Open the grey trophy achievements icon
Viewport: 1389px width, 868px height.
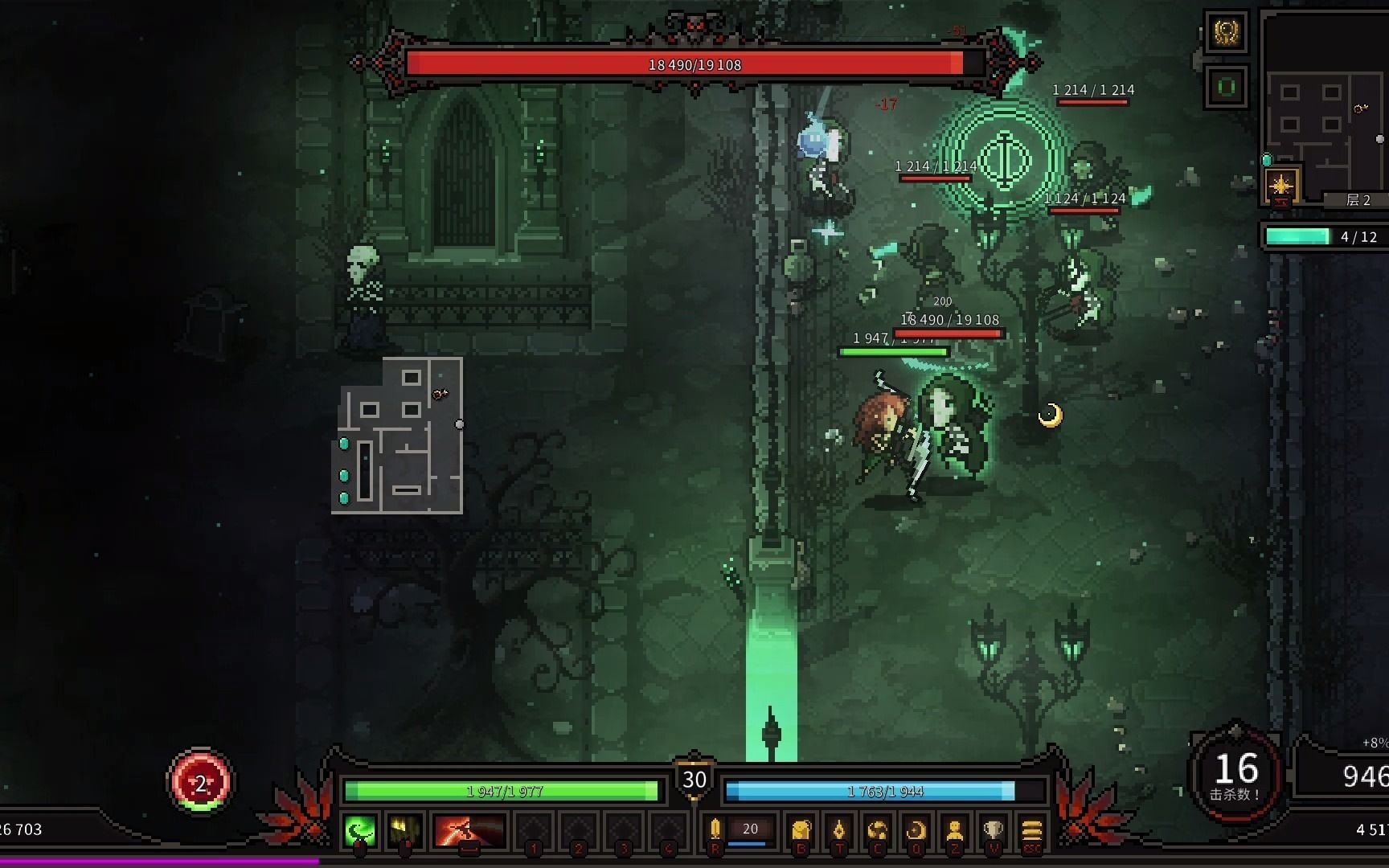pos(994,830)
